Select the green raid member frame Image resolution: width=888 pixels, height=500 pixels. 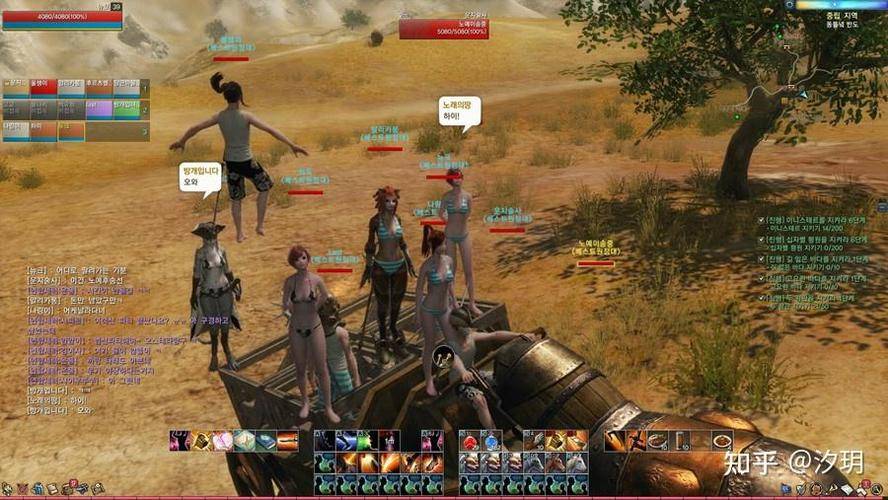click(126, 108)
